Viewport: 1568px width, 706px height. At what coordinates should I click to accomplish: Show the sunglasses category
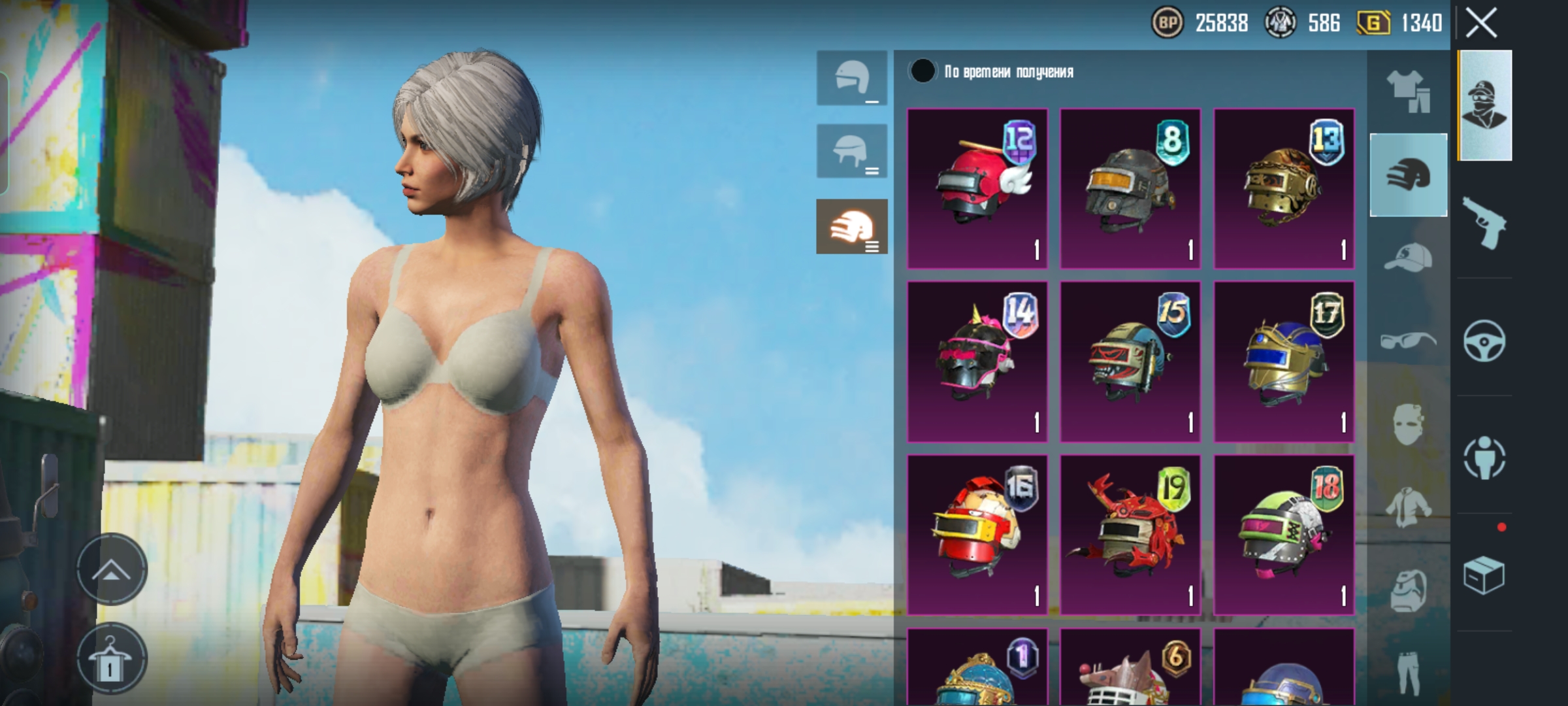pyautogui.click(x=1408, y=341)
